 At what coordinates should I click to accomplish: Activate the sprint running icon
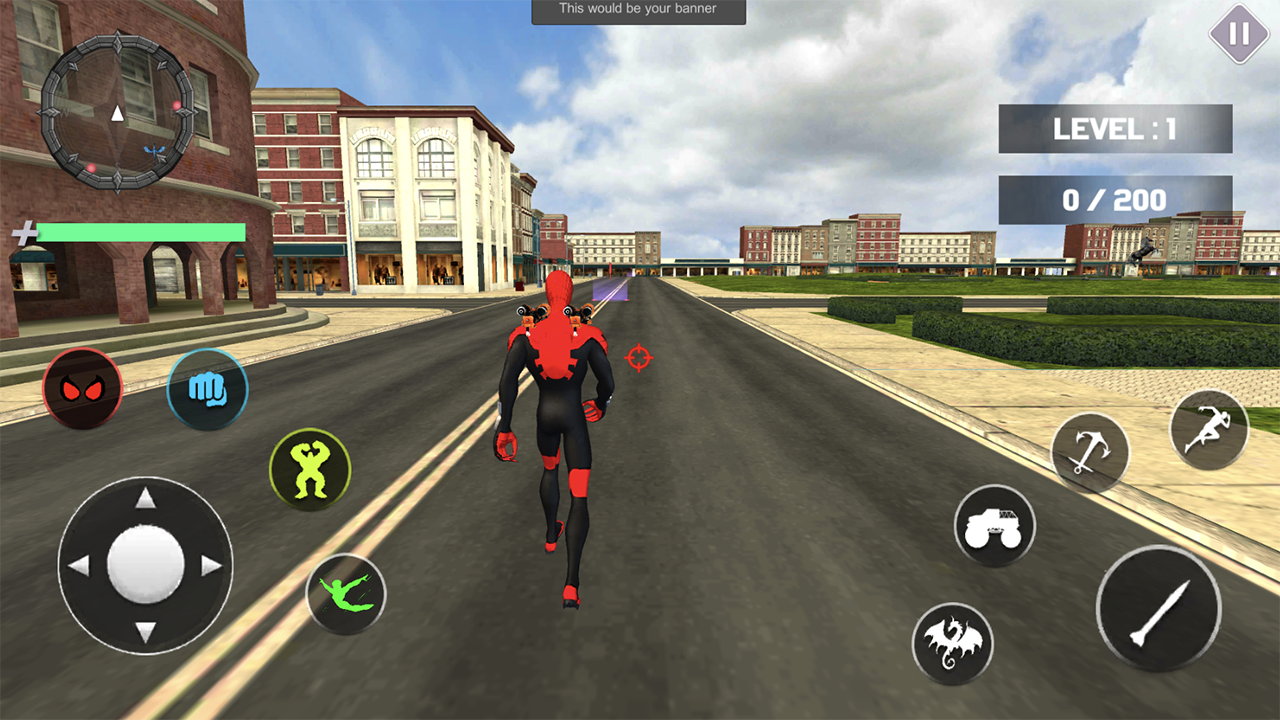tap(1207, 428)
